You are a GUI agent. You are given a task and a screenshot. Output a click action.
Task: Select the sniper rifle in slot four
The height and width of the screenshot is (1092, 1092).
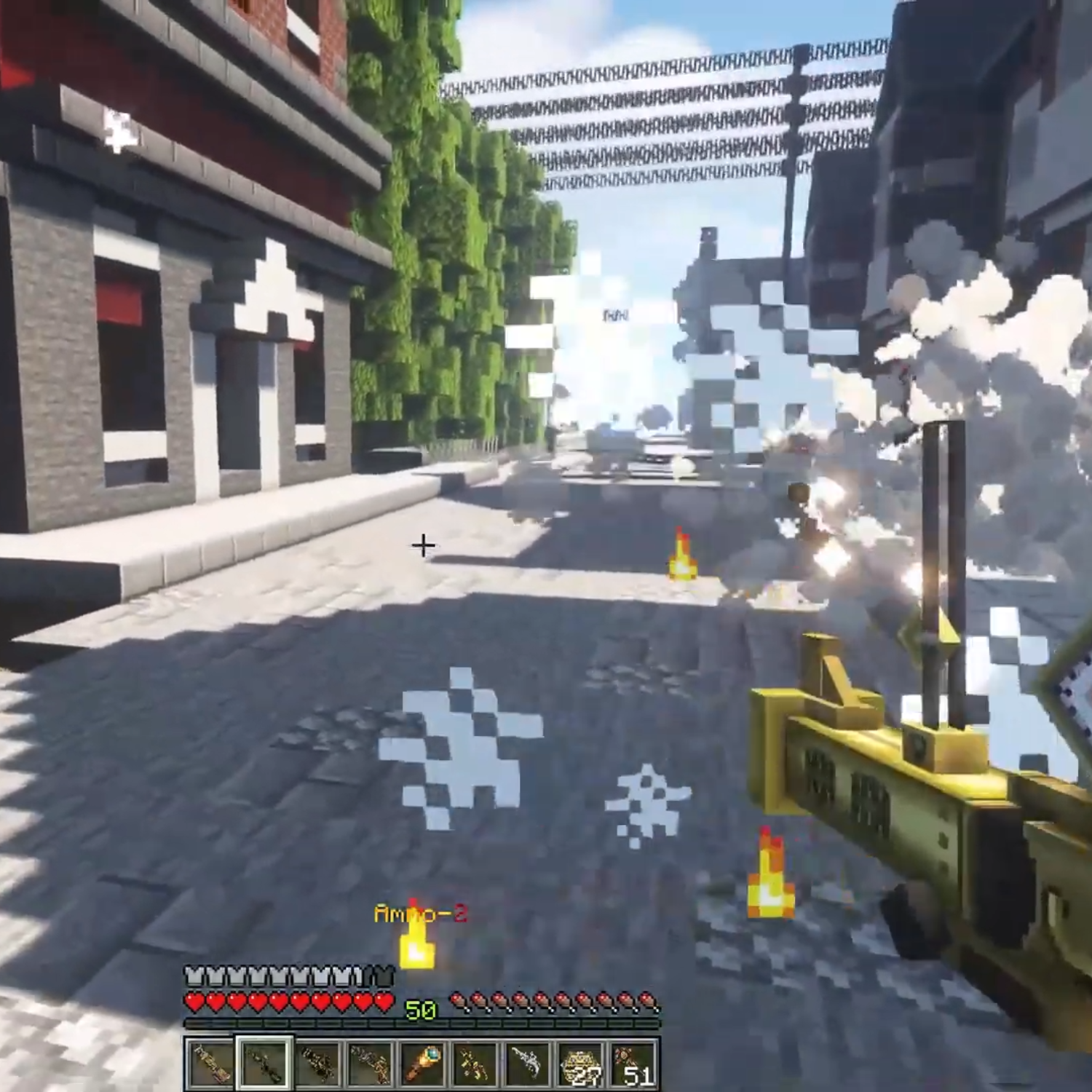[x=370, y=1063]
